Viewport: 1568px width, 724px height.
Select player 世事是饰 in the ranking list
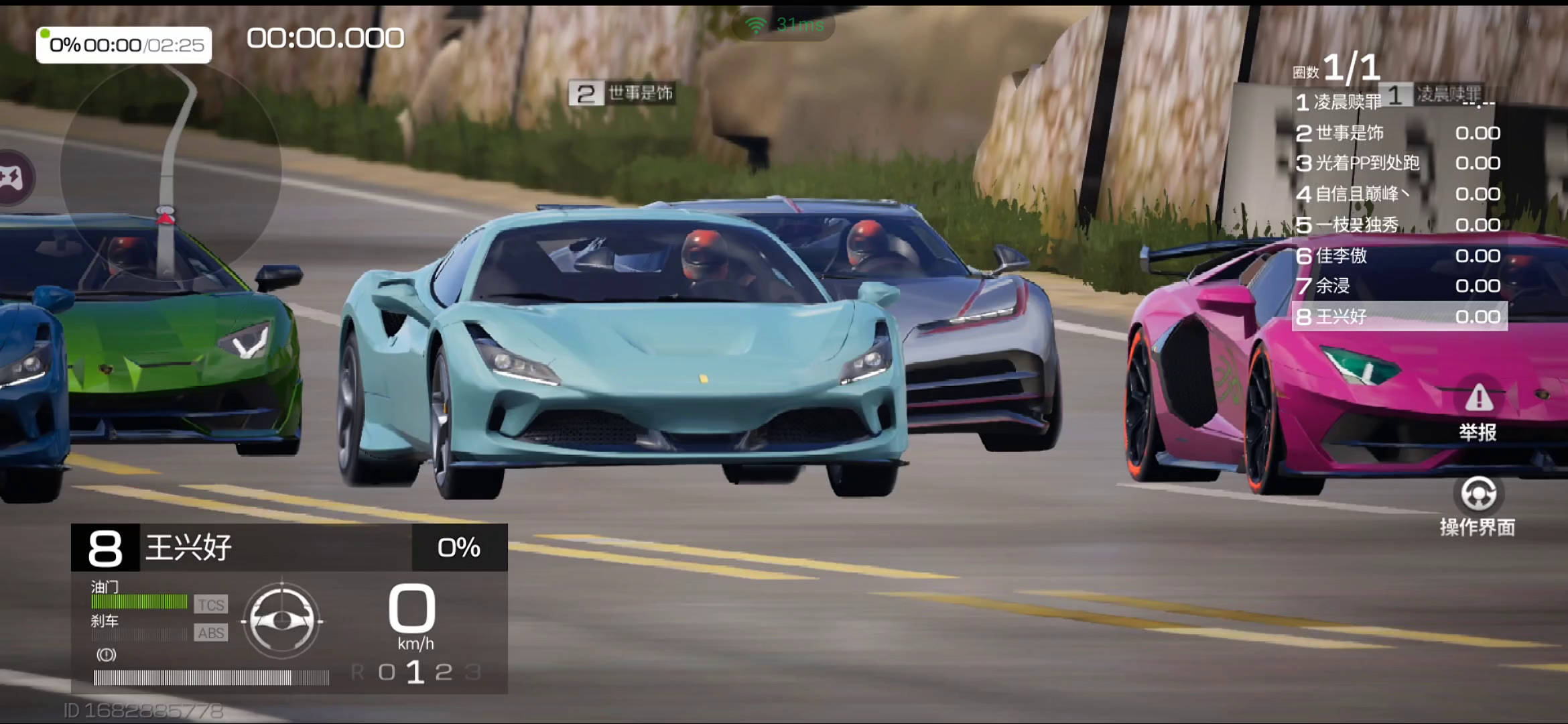click(x=1397, y=133)
